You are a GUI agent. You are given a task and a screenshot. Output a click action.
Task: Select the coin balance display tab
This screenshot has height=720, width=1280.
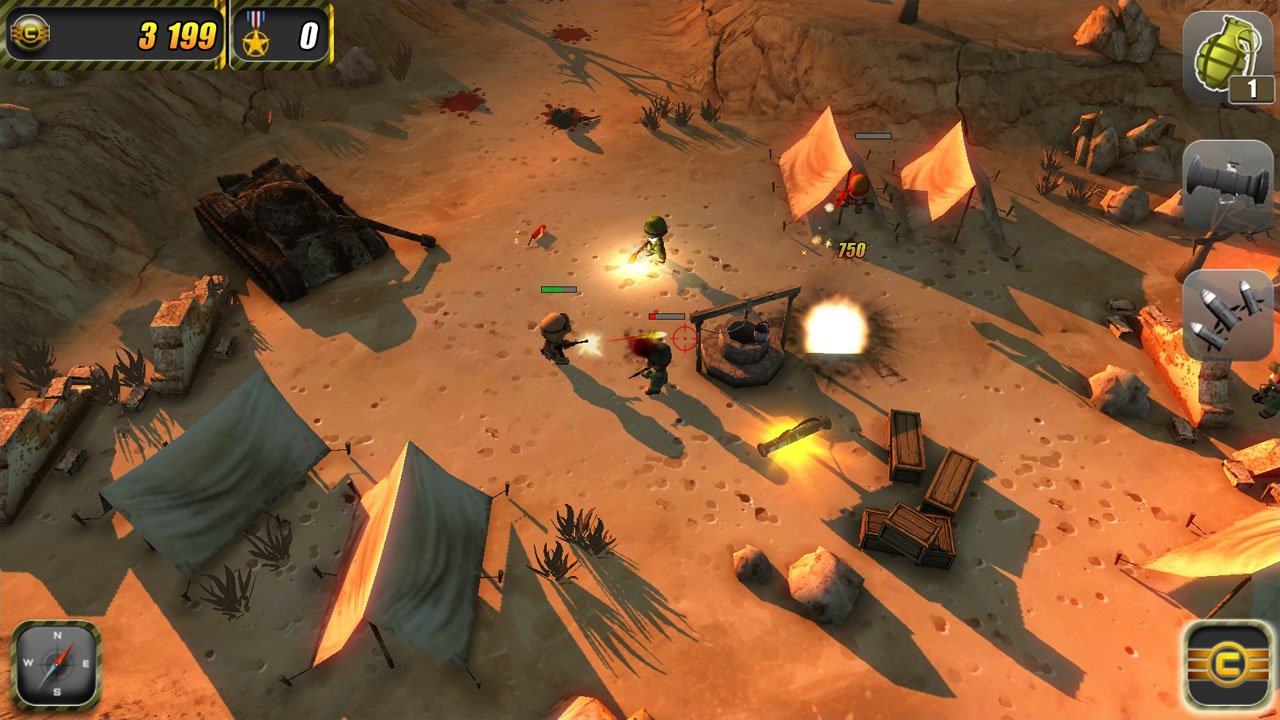pyautogui.click(x=115, y=33)
